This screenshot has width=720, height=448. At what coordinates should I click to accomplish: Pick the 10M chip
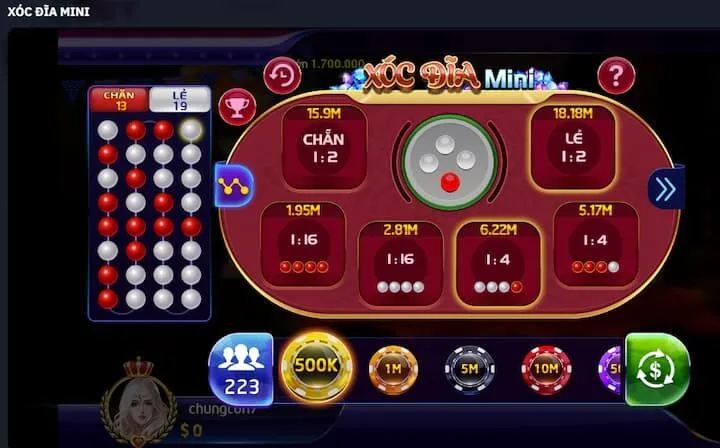[x=546, y=370]
